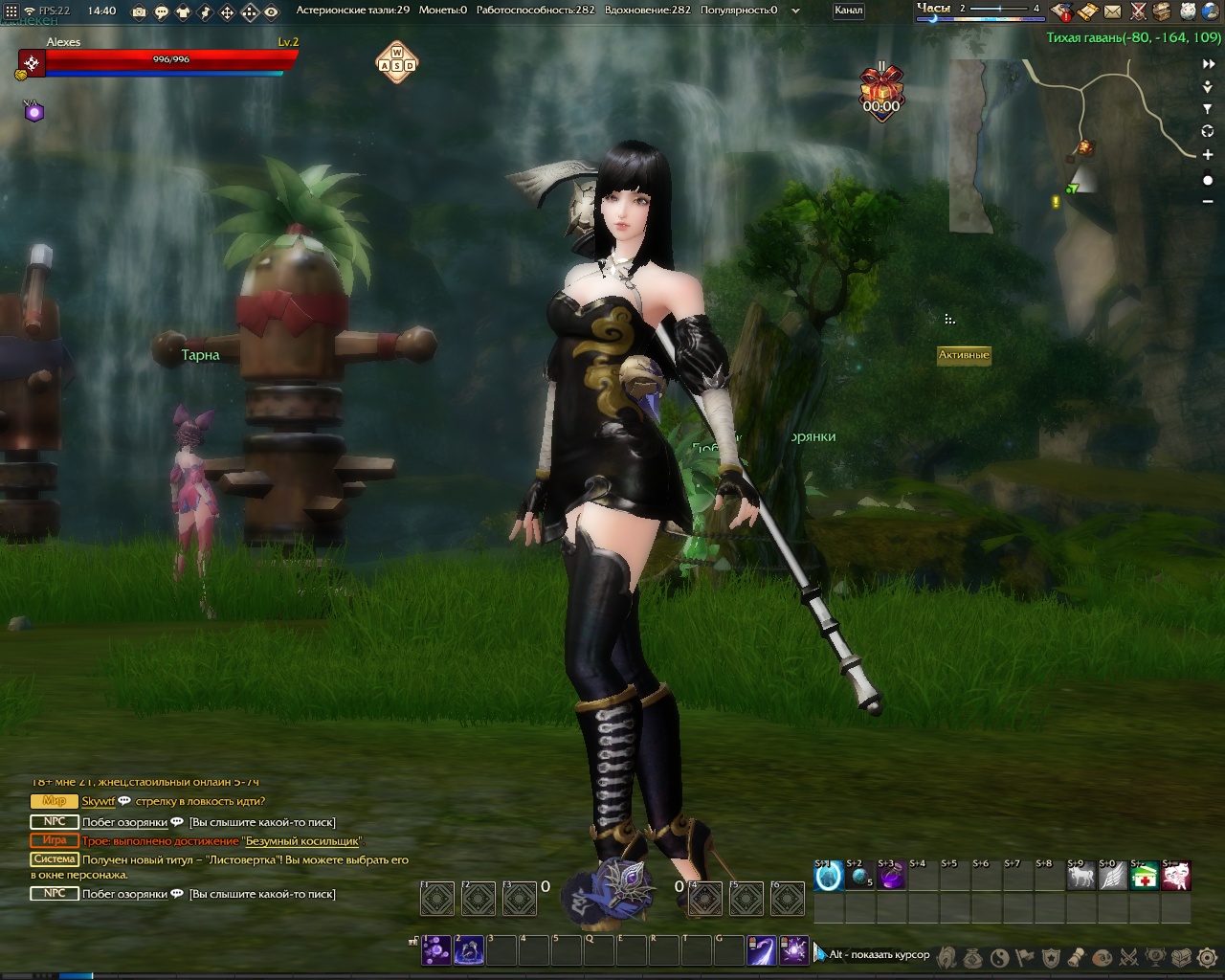1225x980 pixels.
Task: Open the Канал channel selector
Action: coord(848,11)
